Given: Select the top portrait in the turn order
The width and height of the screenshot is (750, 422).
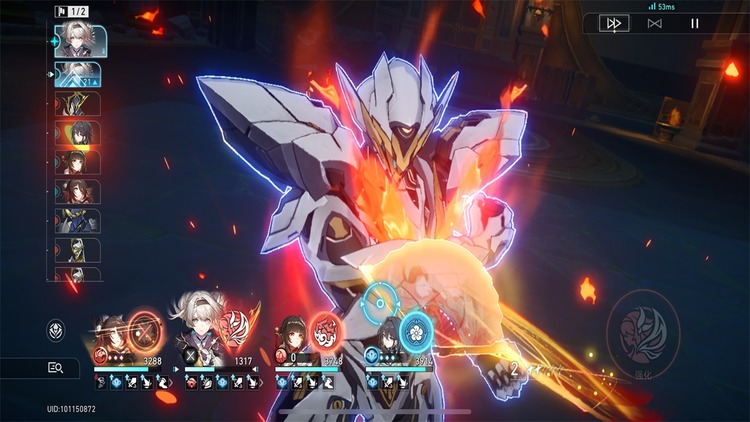Looking at the screenshot, I should (x=76, y=39).
